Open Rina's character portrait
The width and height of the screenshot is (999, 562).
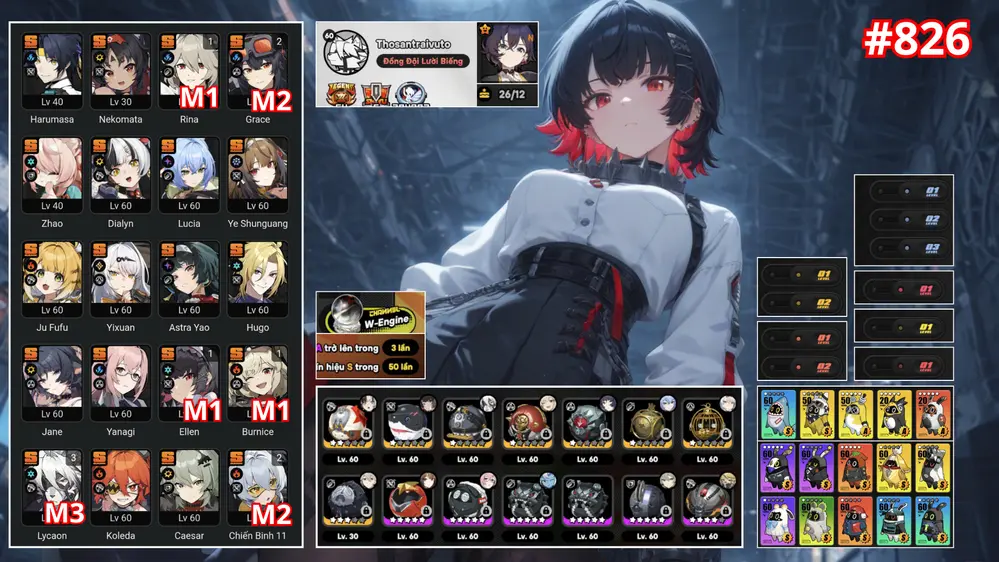pos(189,71)
